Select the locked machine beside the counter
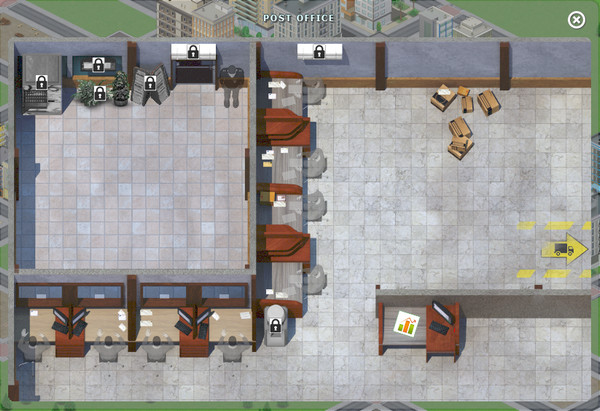The height and width of the screenshot is (411, 600). [275, 326]
